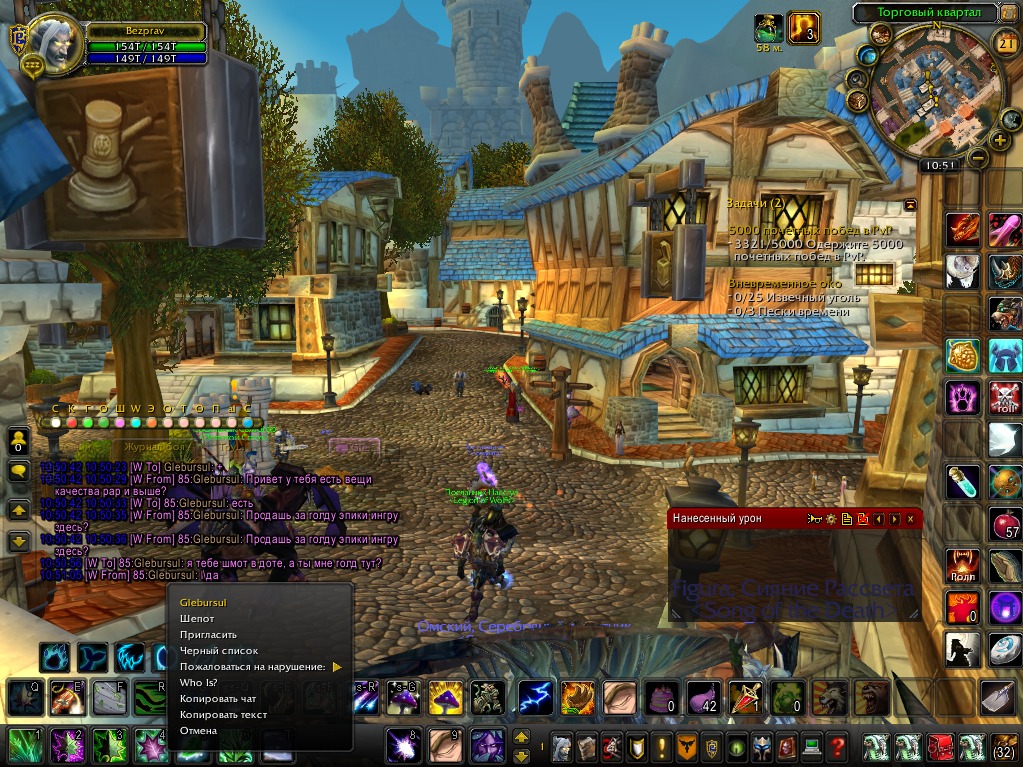Cancel the context menu with Отмена

[x=198, y=731]
